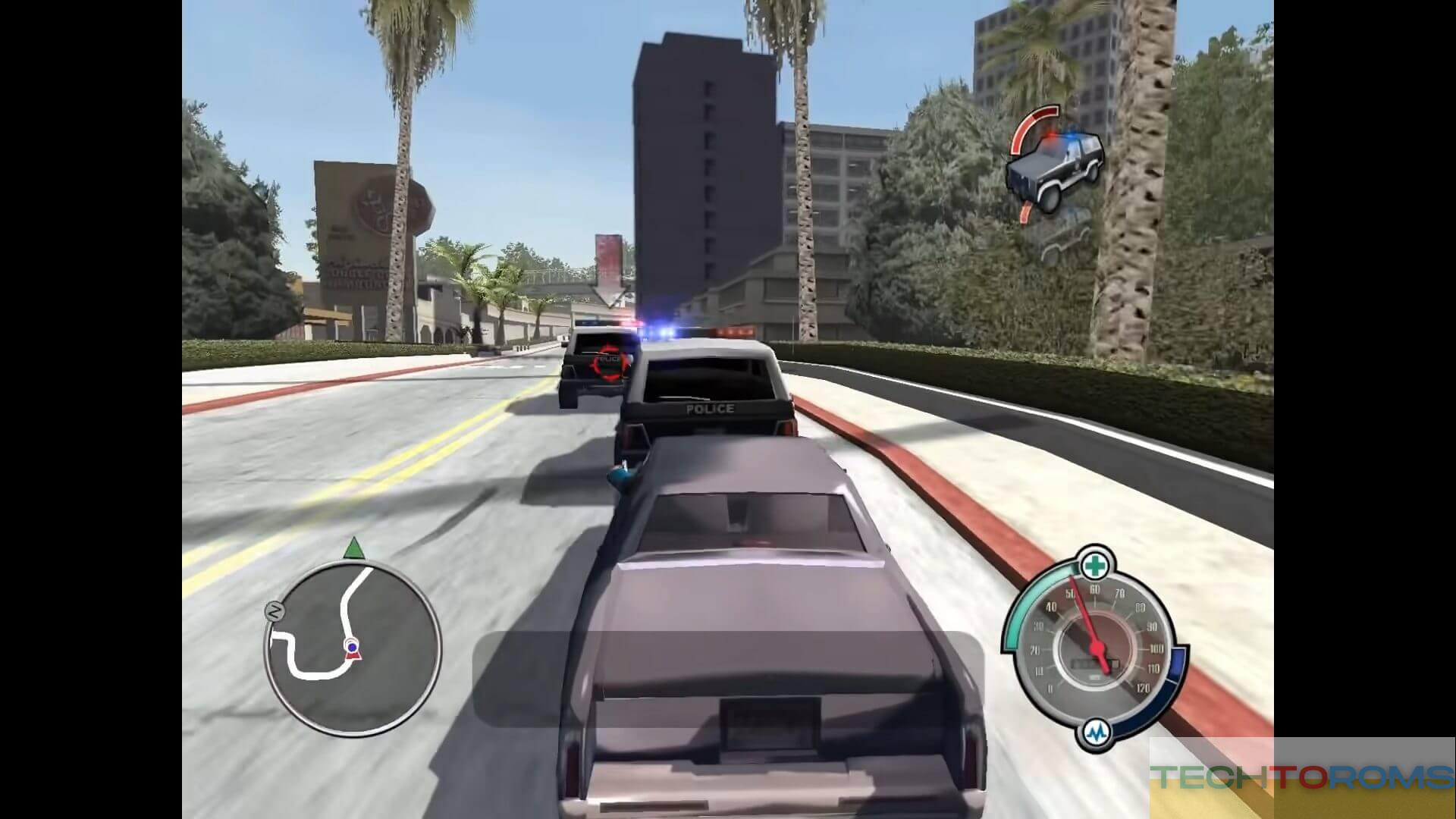Click the player position marker on minimap
This screenshot has width=1456, height=819.
point(352,647)
